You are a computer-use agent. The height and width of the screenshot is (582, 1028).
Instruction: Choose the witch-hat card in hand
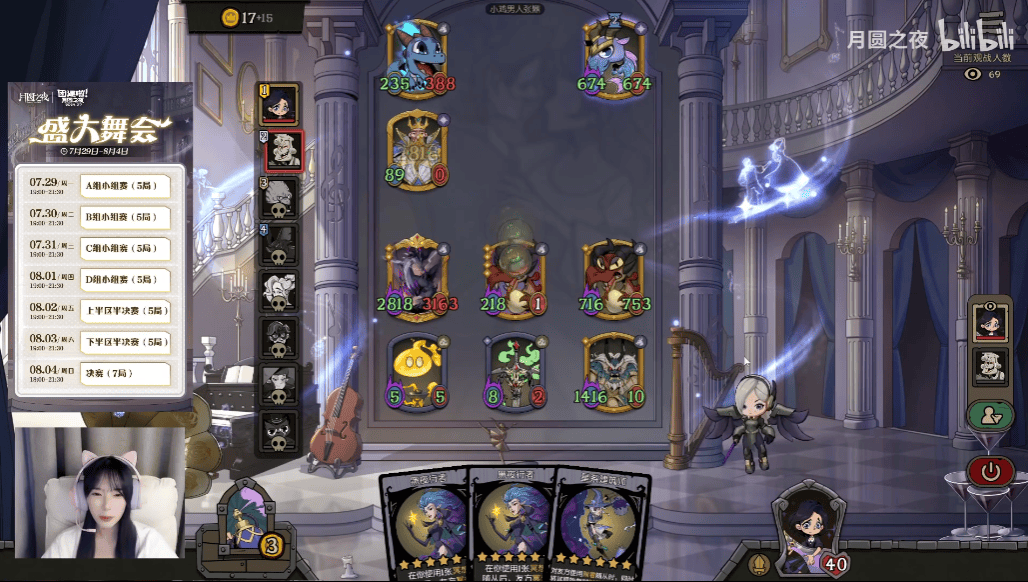(x=600, y=525)
